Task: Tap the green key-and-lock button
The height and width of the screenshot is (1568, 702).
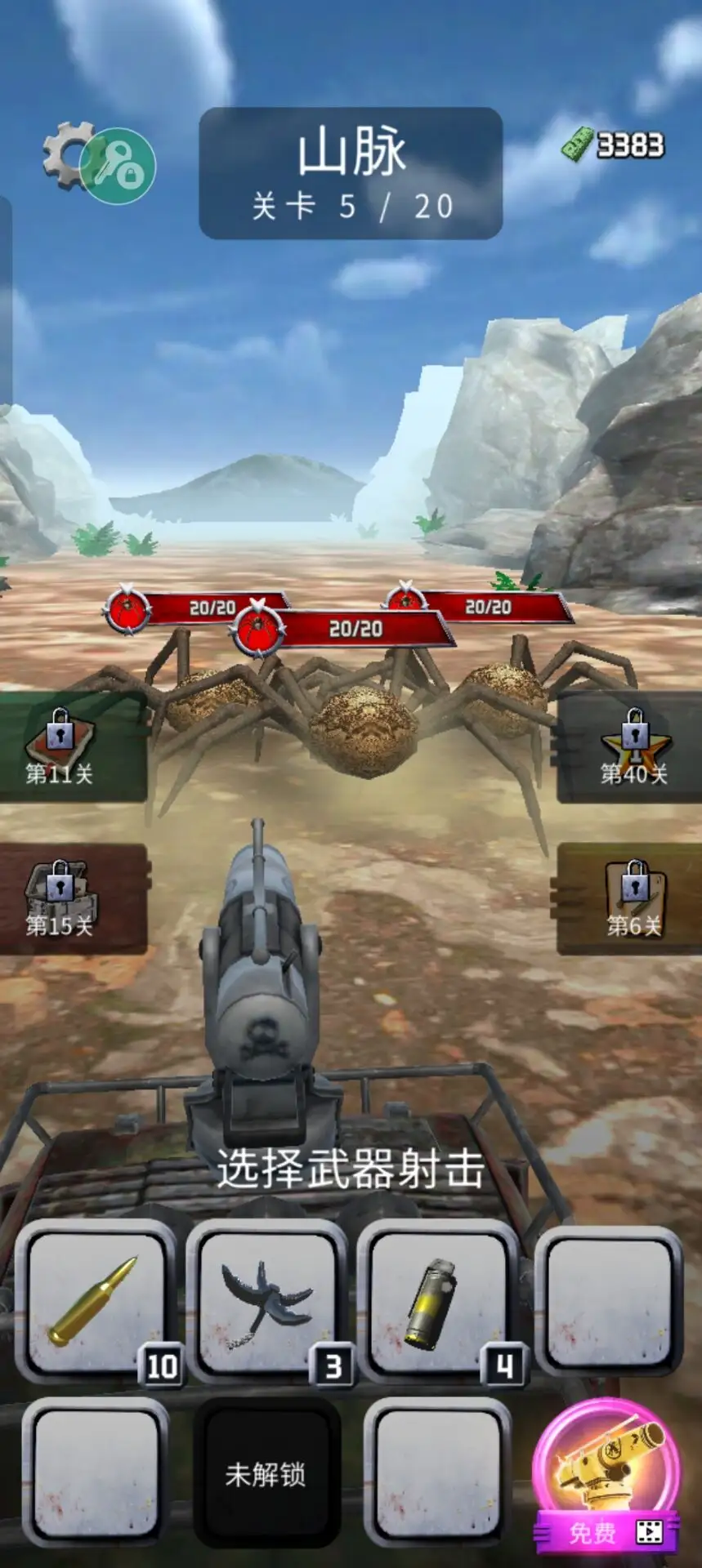Action: pyautogui.click(x=119, y=167)
